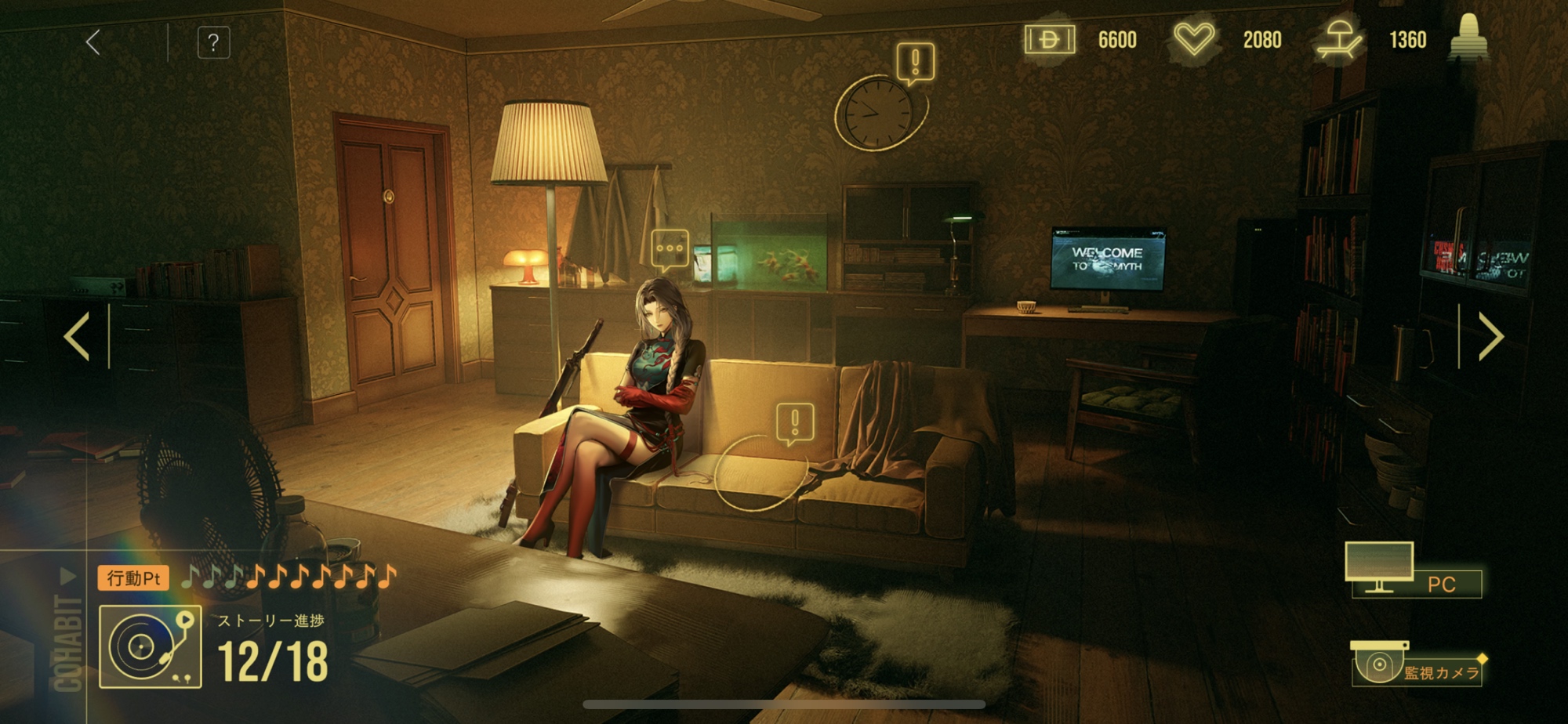Open the 監視カメラ surveillance camera
Image resolution: width=1568 pixels, height=724 pixels.
[1416, 664]
